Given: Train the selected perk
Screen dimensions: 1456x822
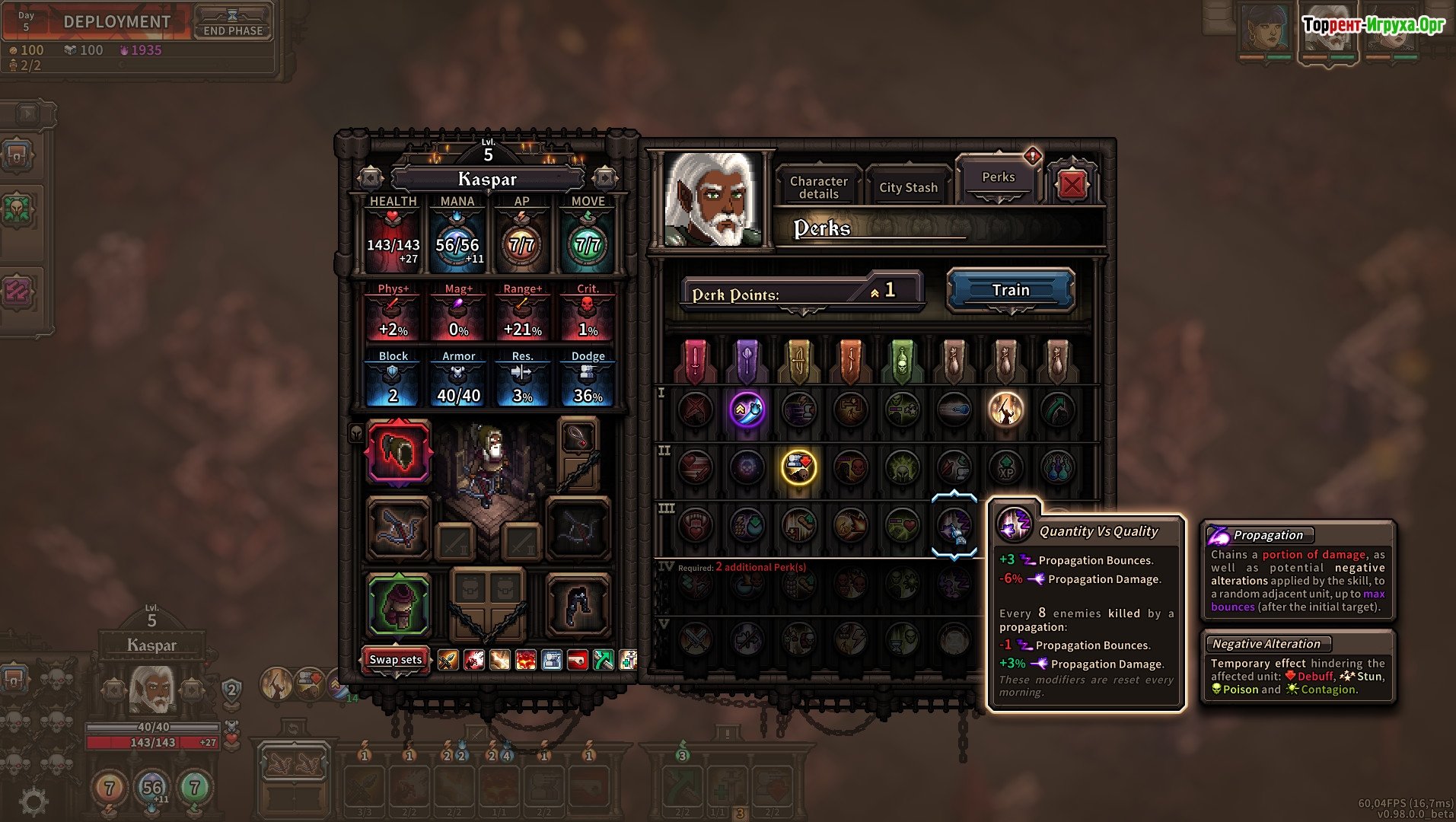Looking at the screenshot, I should pyautogui.click(x=1010, y=290).
